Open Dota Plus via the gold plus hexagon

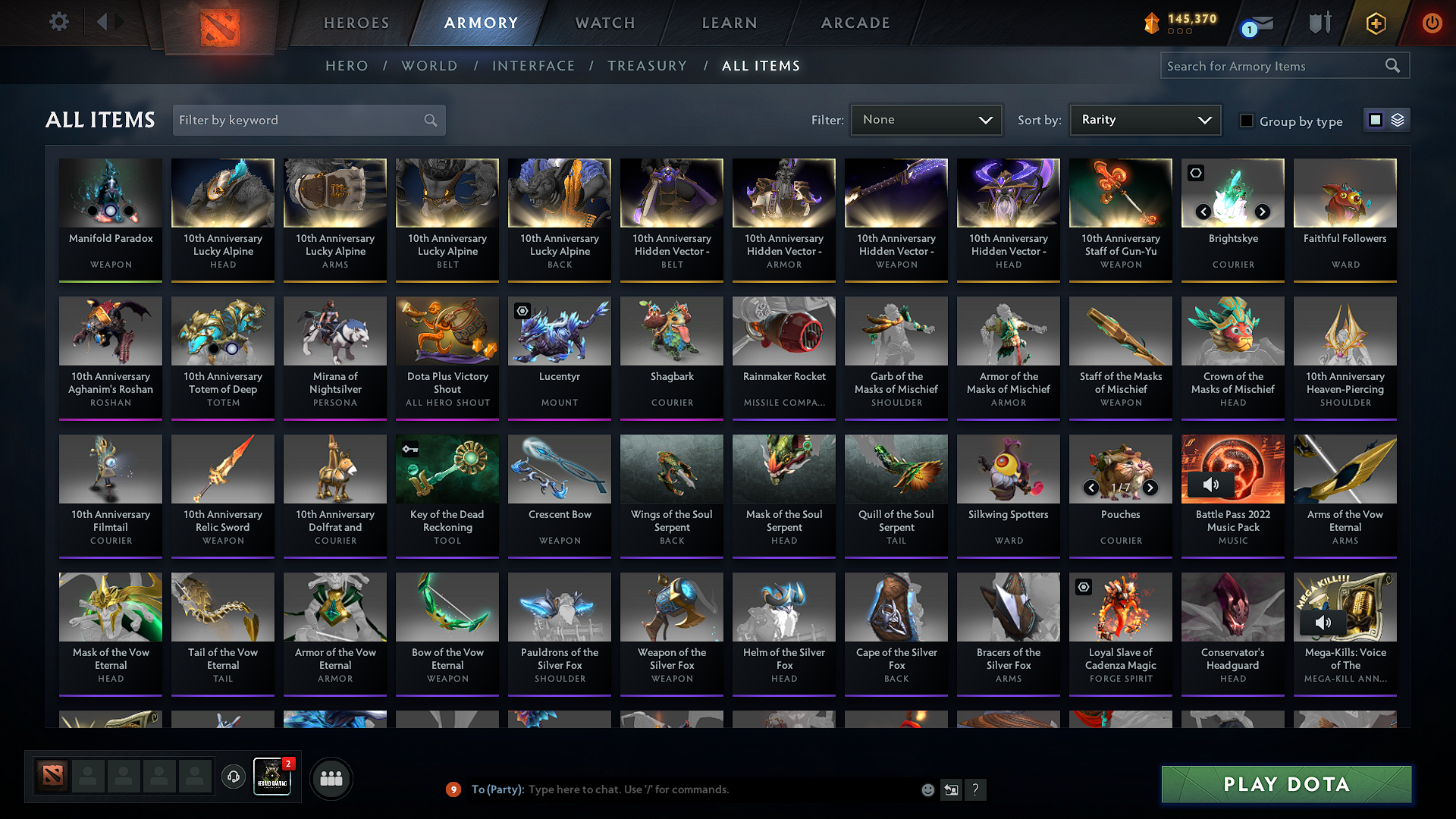tap(1375, 23)
